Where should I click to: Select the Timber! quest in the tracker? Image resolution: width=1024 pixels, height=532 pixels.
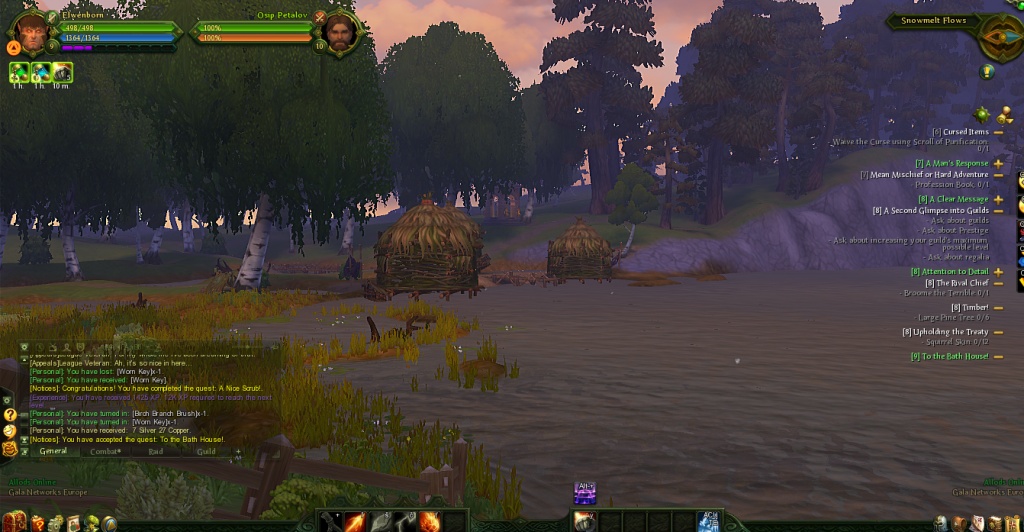(x=969, y=307)
